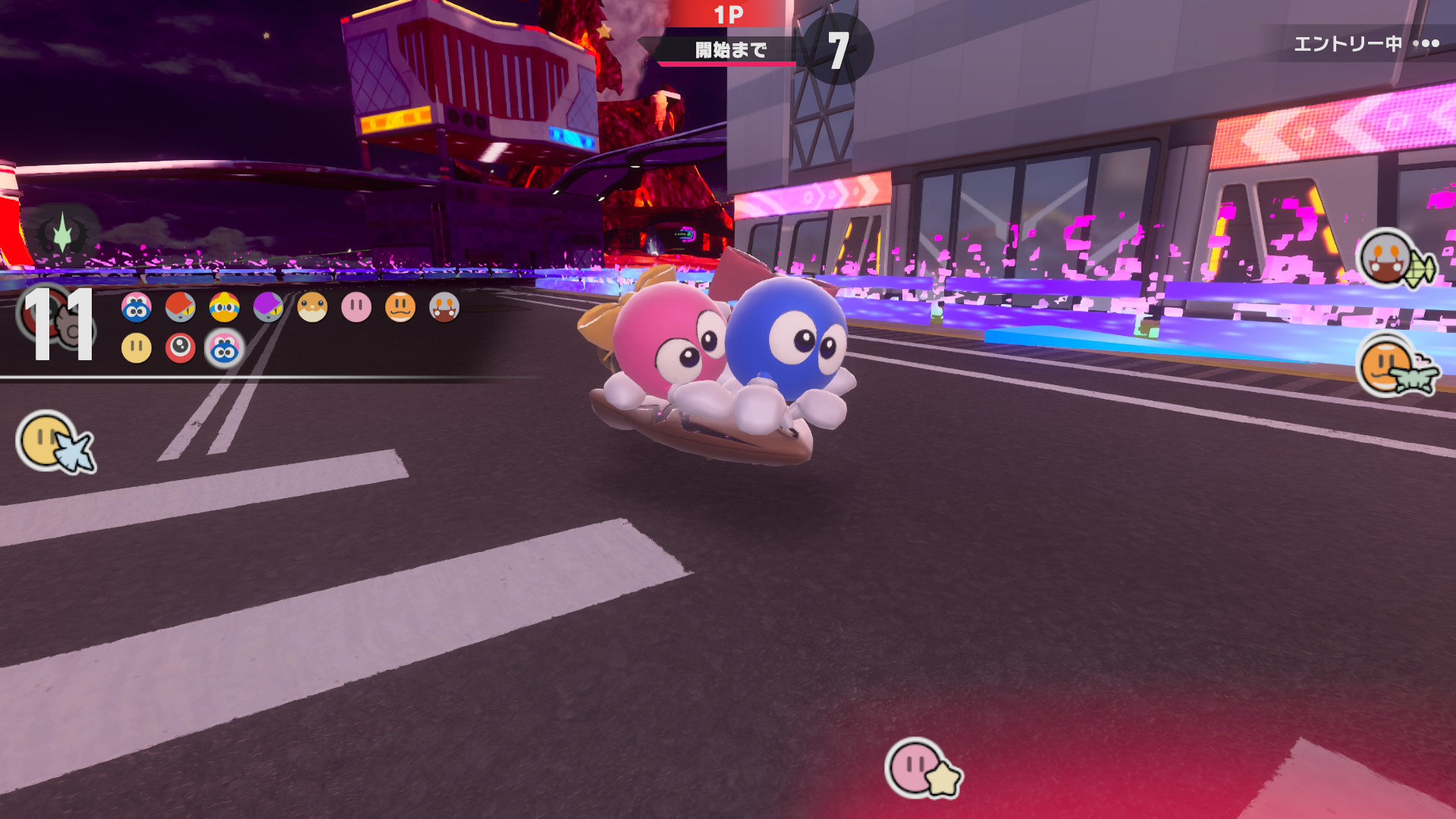
Task: Click Rick the hamster's roster icon
Action: [312, 307]
